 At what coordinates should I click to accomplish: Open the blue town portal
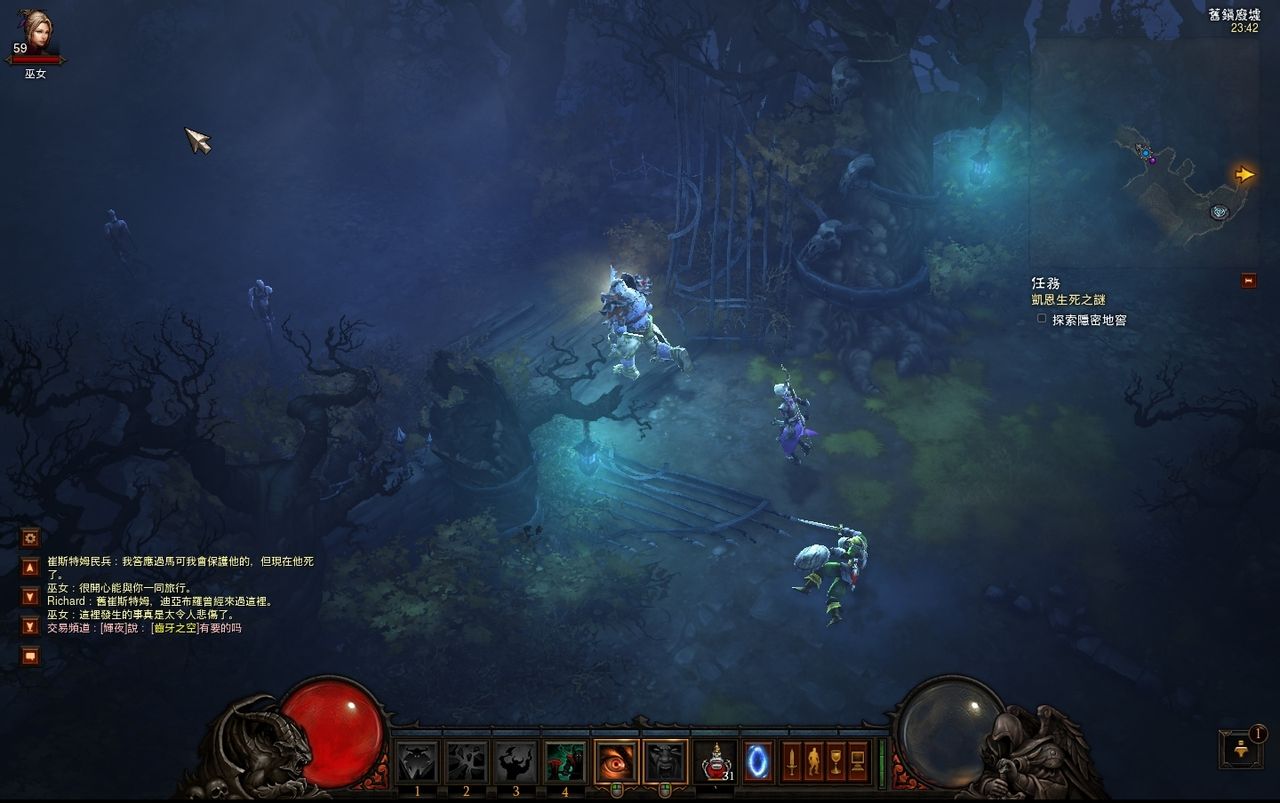pyautogui.click(x=758, y=762)
